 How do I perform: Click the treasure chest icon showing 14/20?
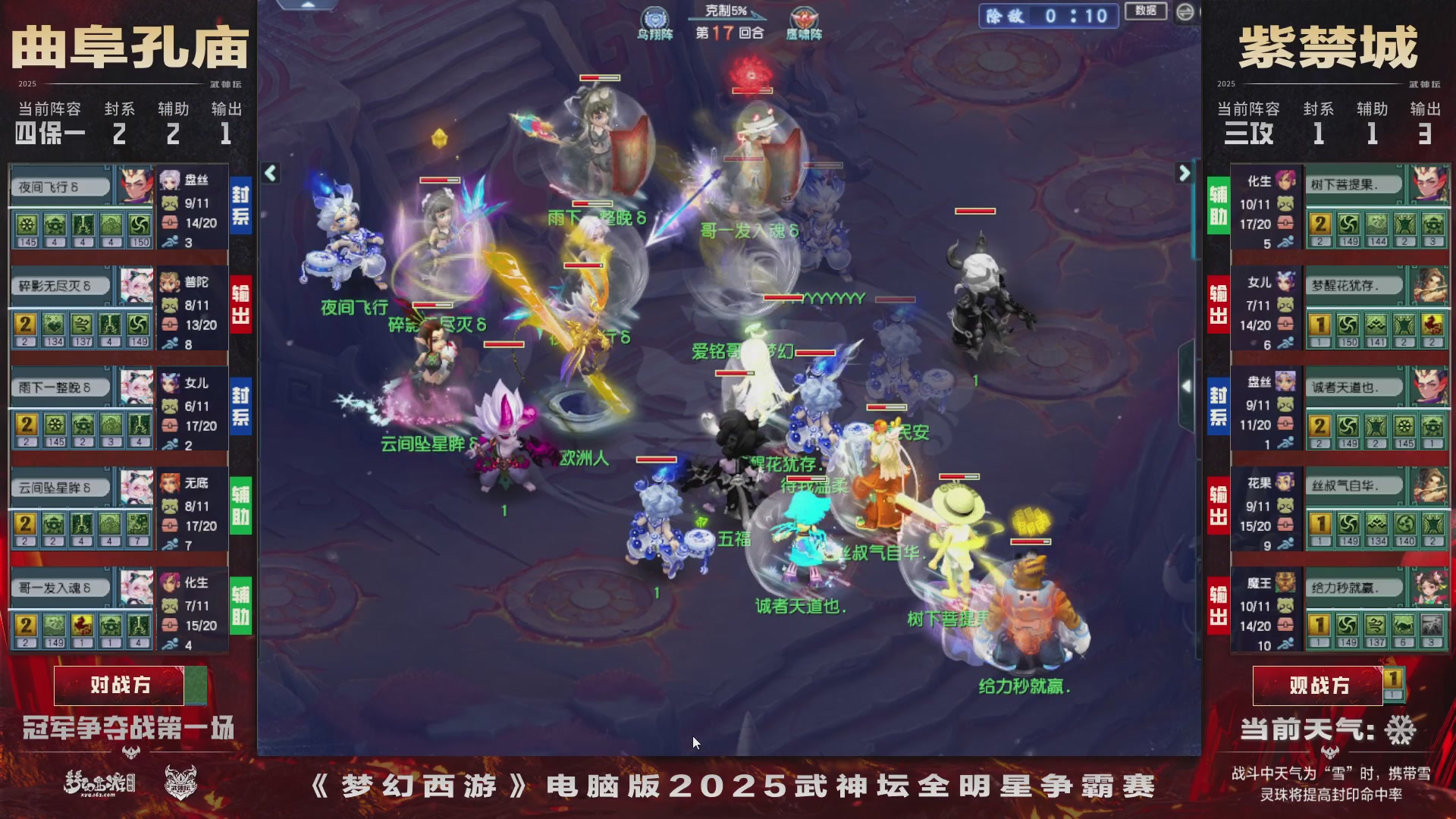tap(169, 223)
